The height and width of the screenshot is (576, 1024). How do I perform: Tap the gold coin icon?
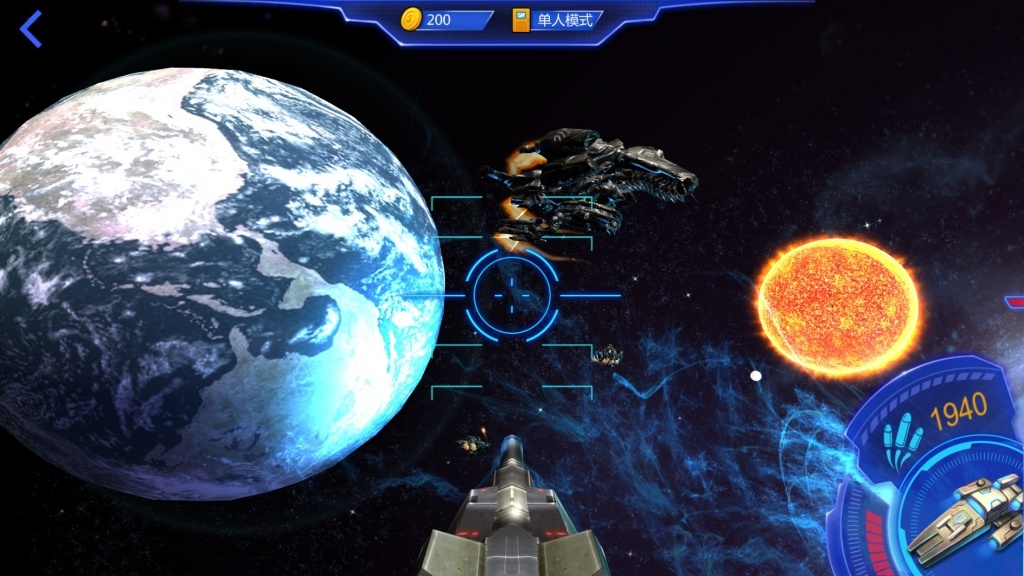tap(411, 19)
